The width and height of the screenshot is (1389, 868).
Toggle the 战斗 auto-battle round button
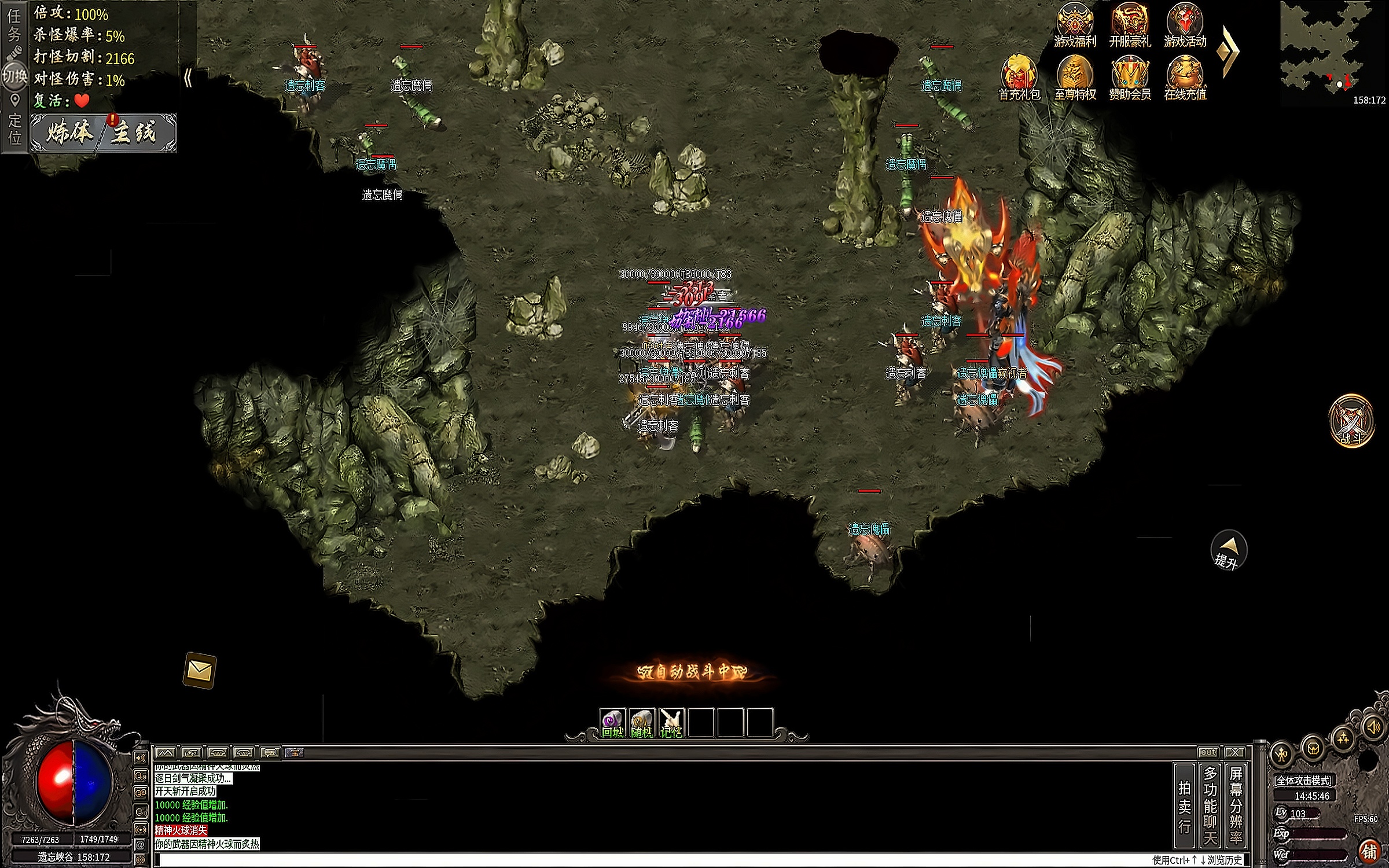(x=1351, y=421)
